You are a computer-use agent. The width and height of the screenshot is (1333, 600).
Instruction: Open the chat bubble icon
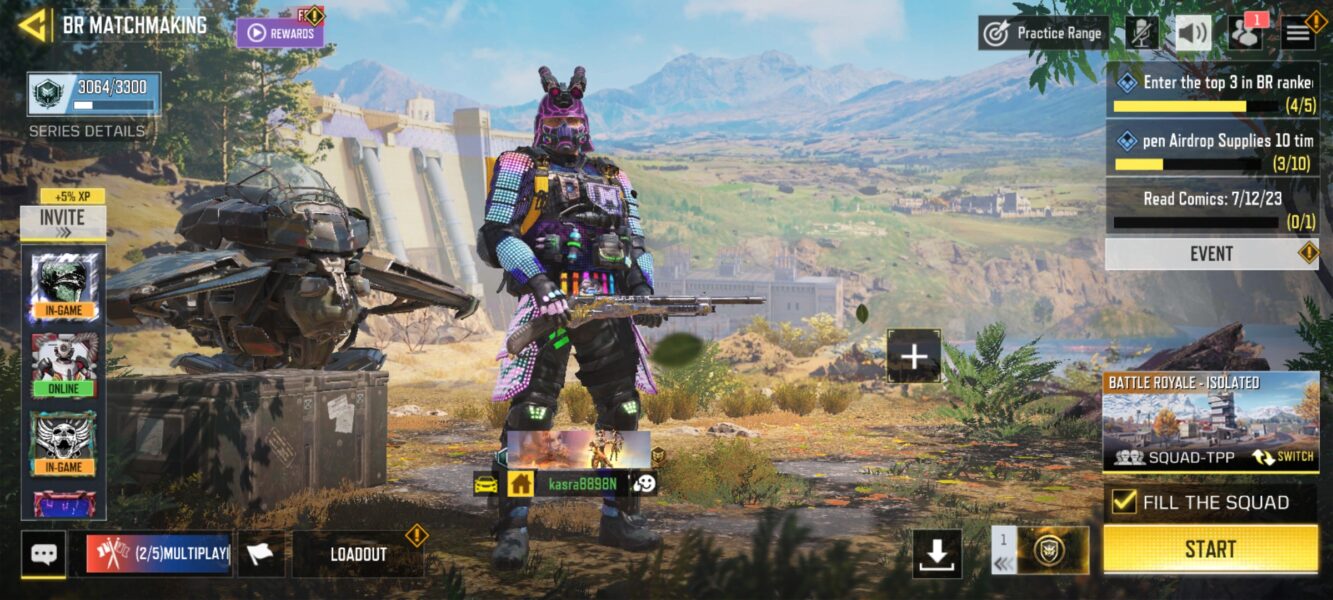pyautogui.click(x=43, y=554)
